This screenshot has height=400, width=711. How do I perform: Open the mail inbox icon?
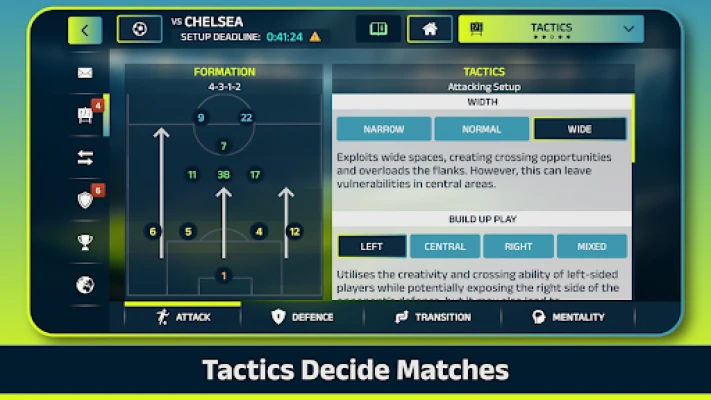[x=85, y=73]
